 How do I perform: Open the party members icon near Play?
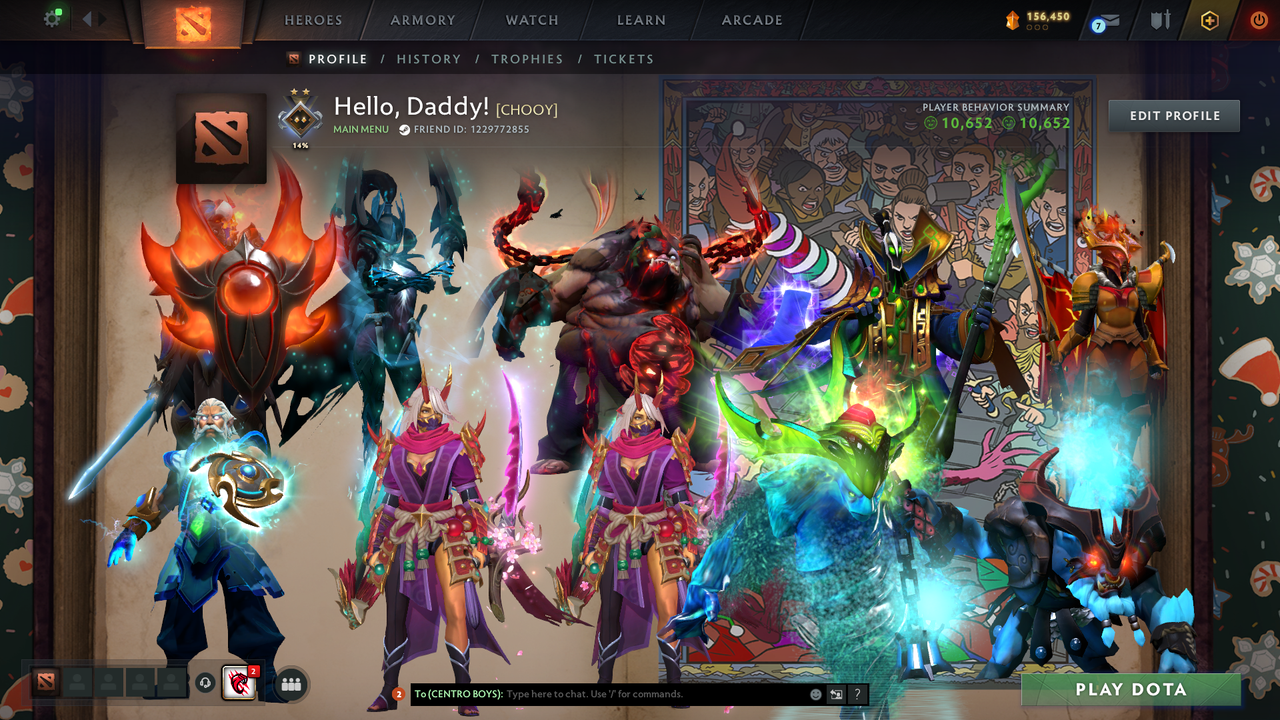coord(290,685)
